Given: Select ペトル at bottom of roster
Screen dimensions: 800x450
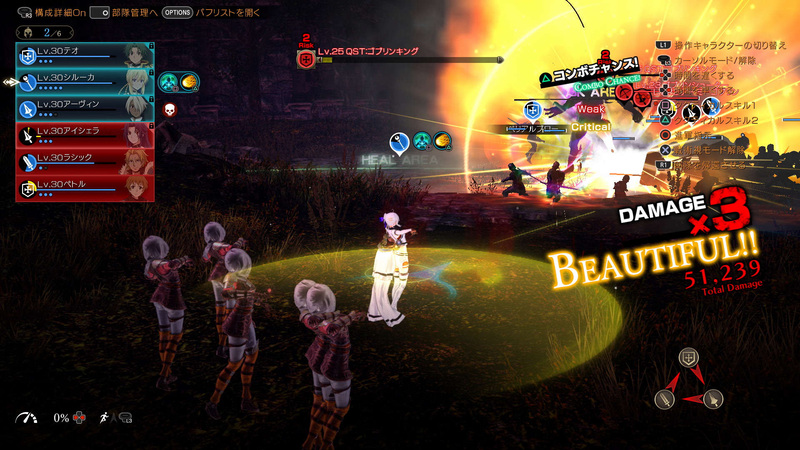Looking at the screenshot, I should point(85,188).
